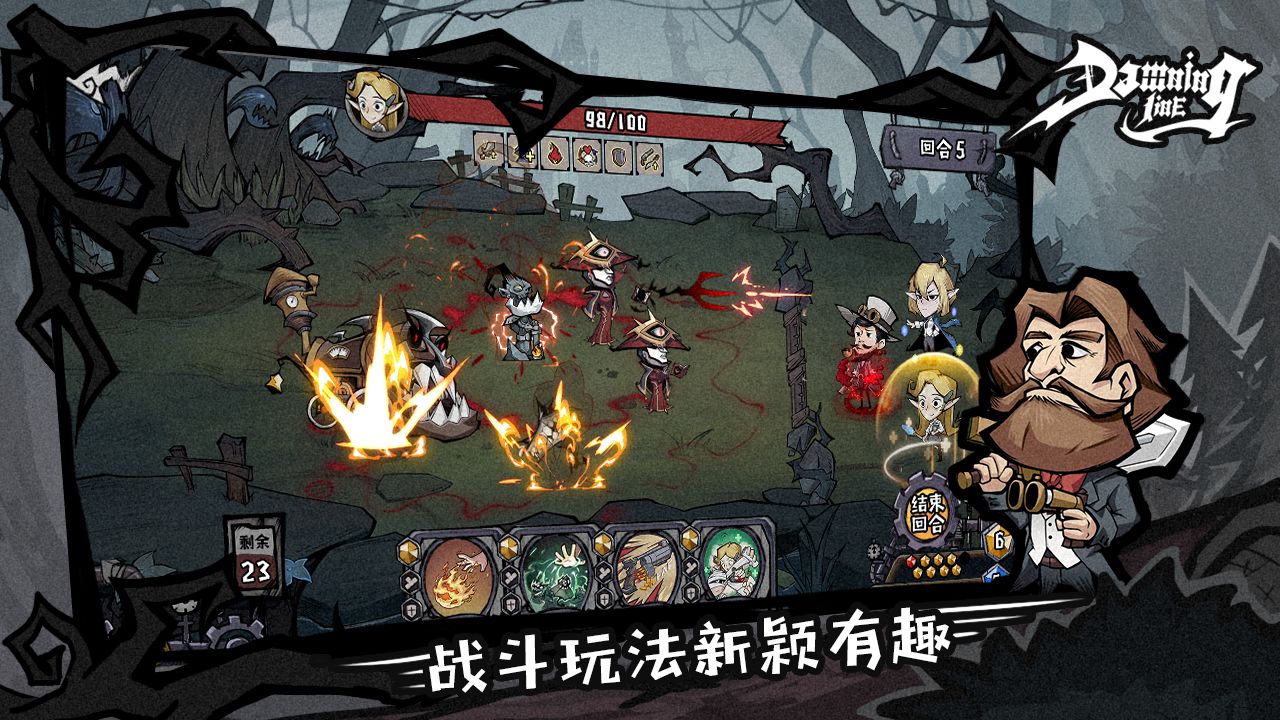
Task: Click the plus enhancement status icon
Action: [523, 152]
